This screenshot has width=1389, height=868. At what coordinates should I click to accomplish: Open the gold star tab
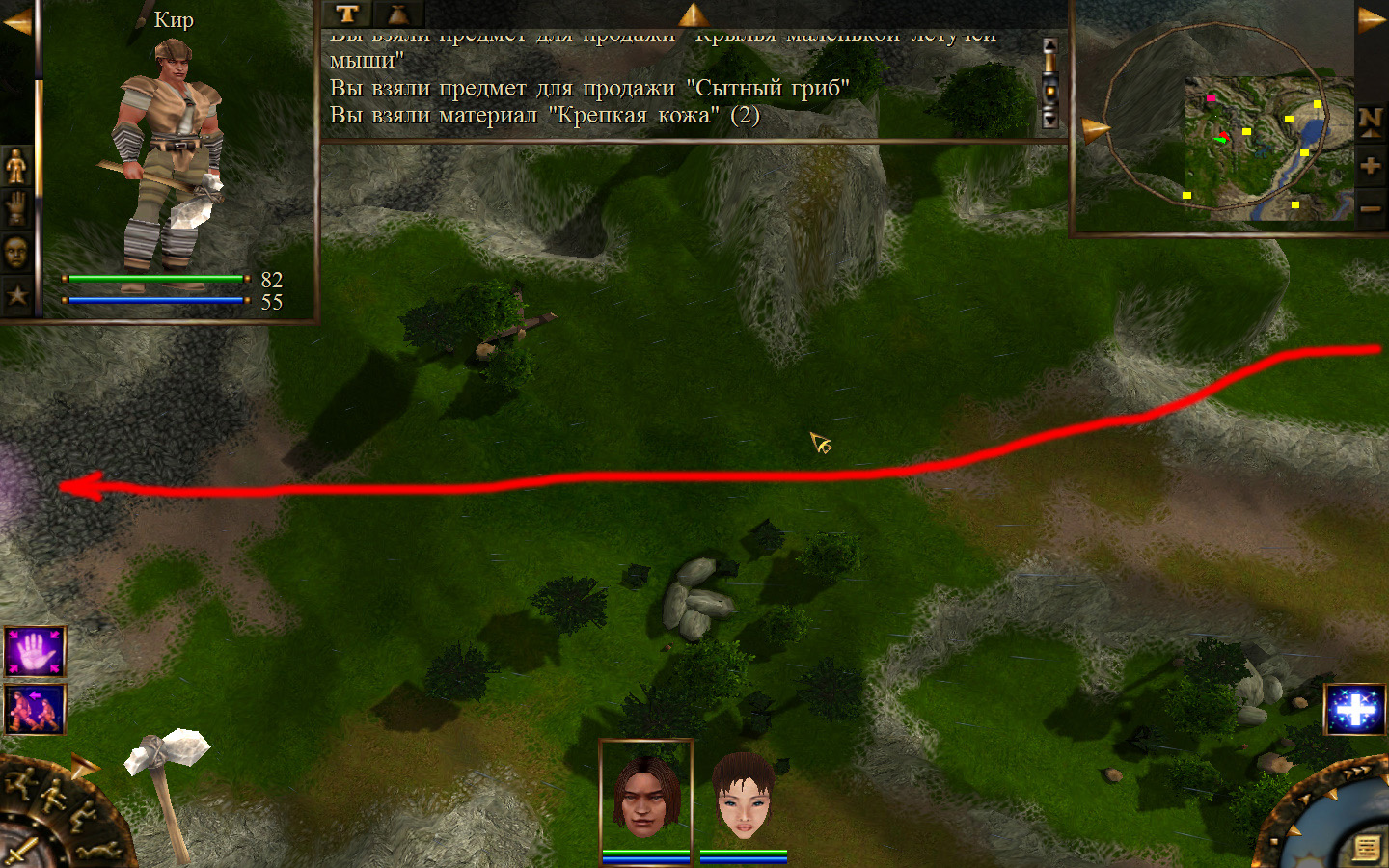16,294
